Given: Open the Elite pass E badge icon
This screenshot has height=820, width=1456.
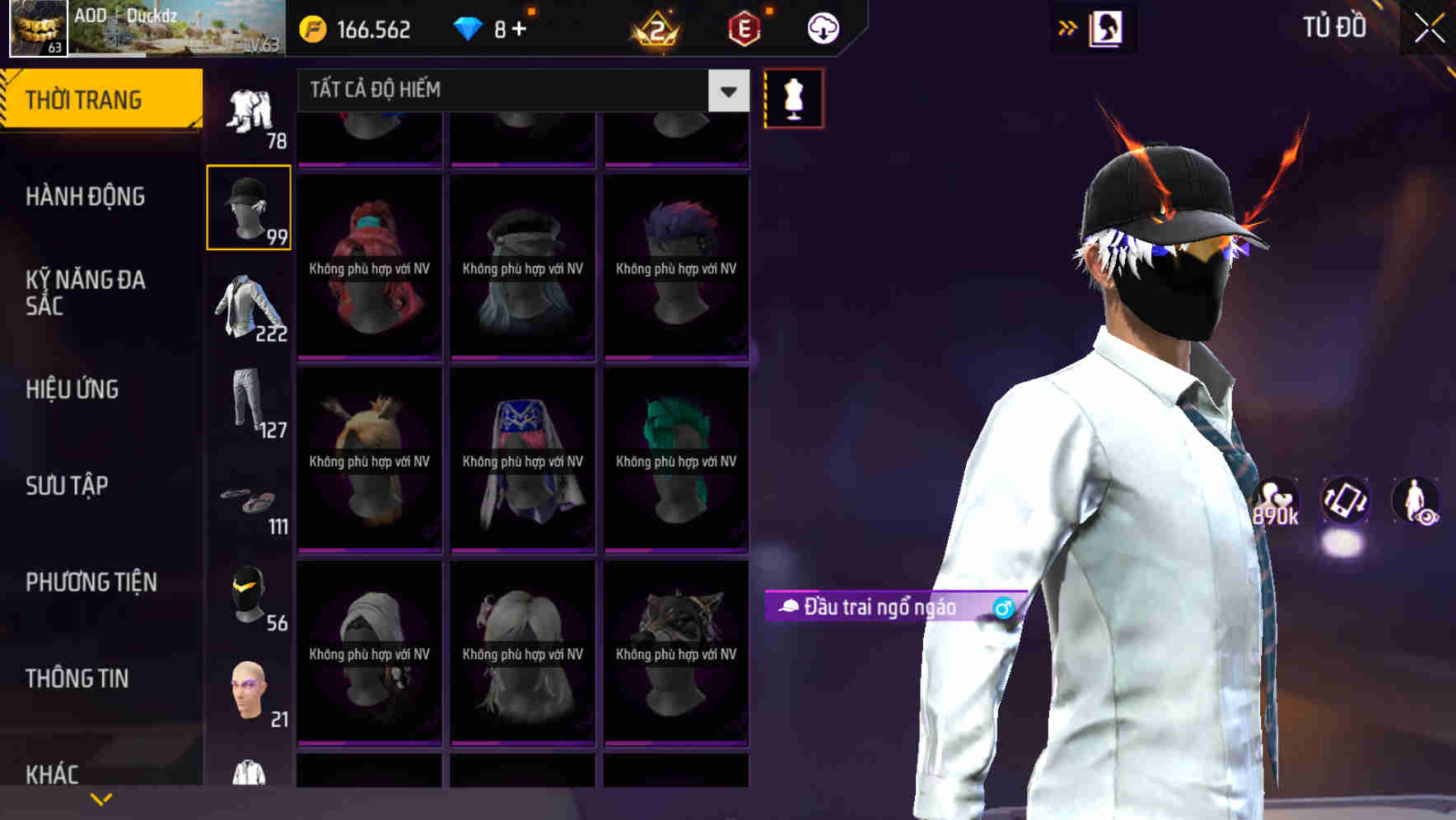Looking at the screenshot, I should [x=740, y=26].
